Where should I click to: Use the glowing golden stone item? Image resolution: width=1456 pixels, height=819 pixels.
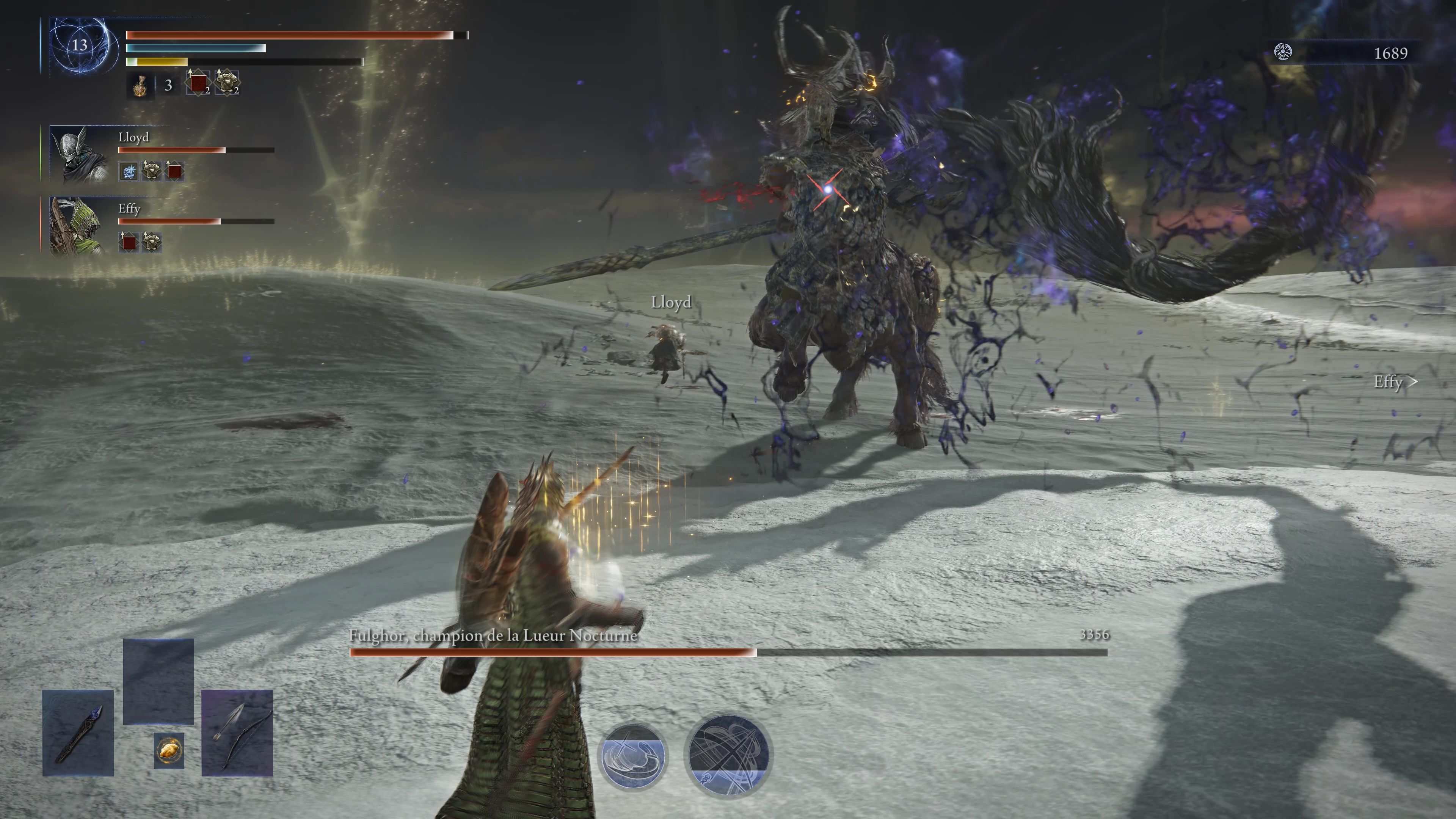click(x=169, y=751)
